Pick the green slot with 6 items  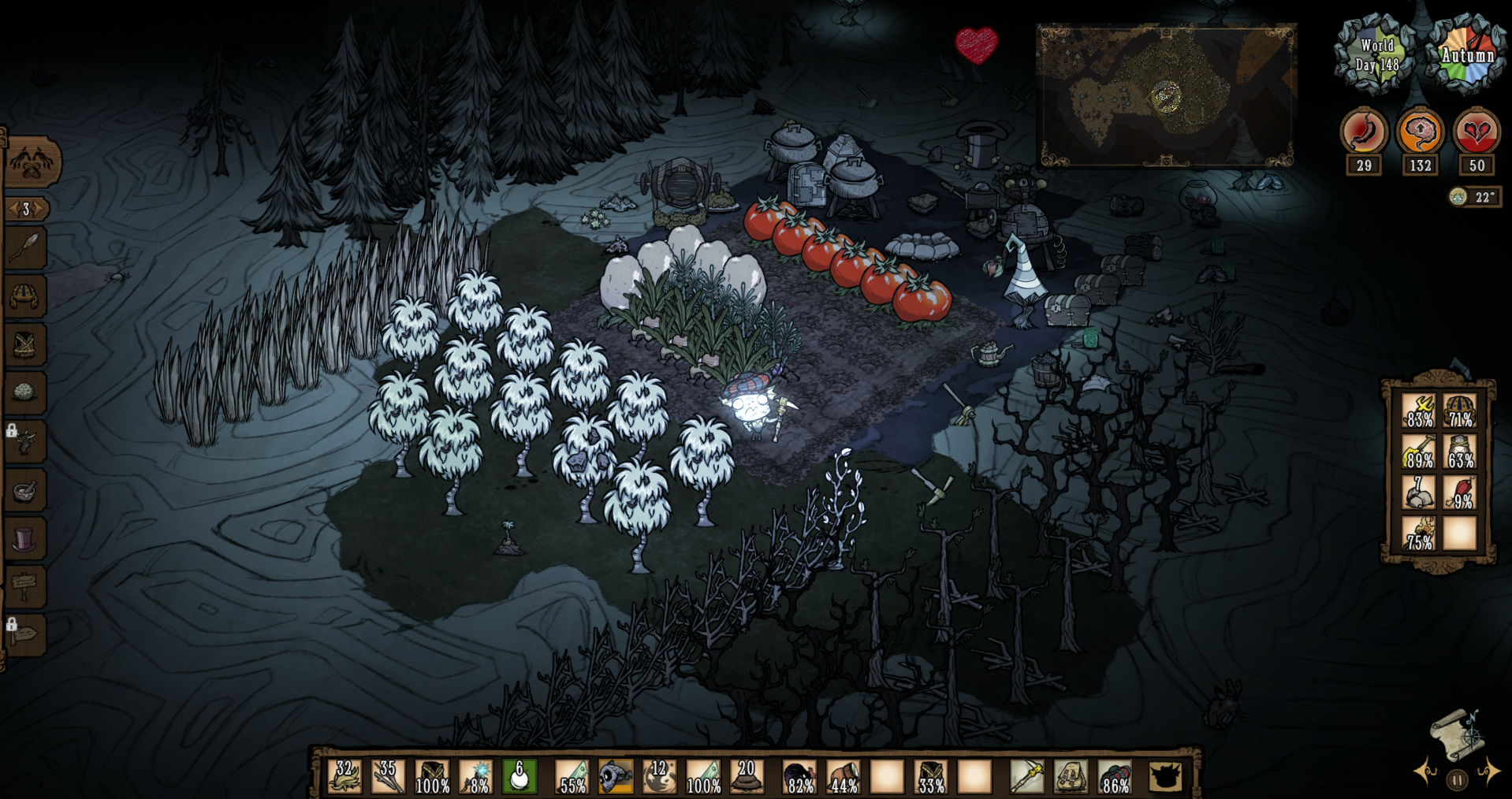tap(520, 776)
